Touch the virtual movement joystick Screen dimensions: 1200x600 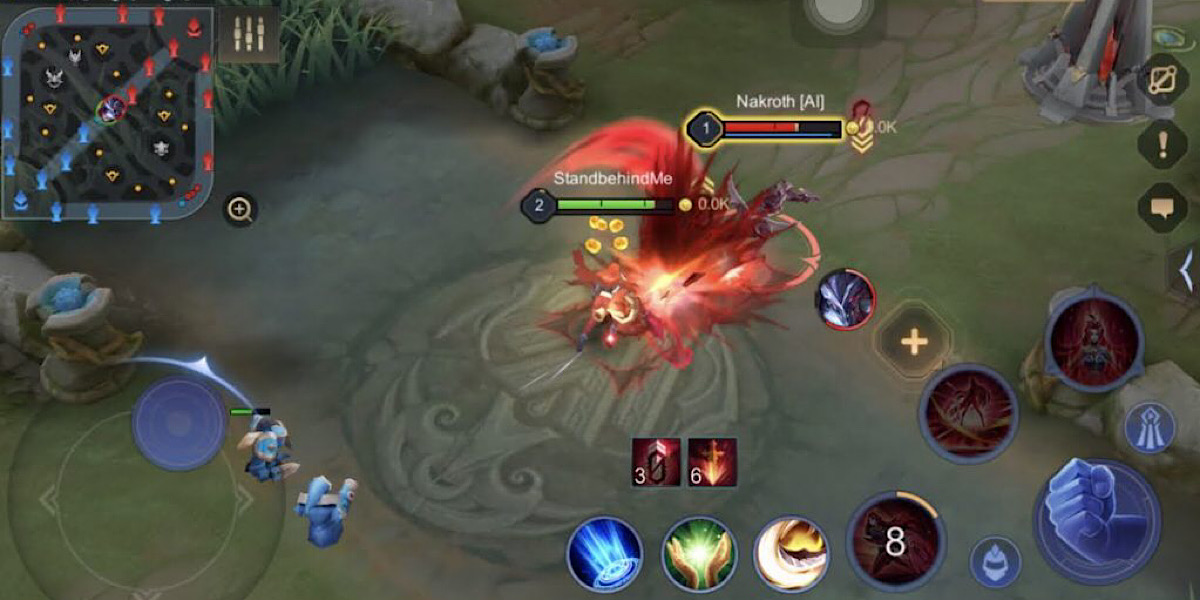(180, 423)
